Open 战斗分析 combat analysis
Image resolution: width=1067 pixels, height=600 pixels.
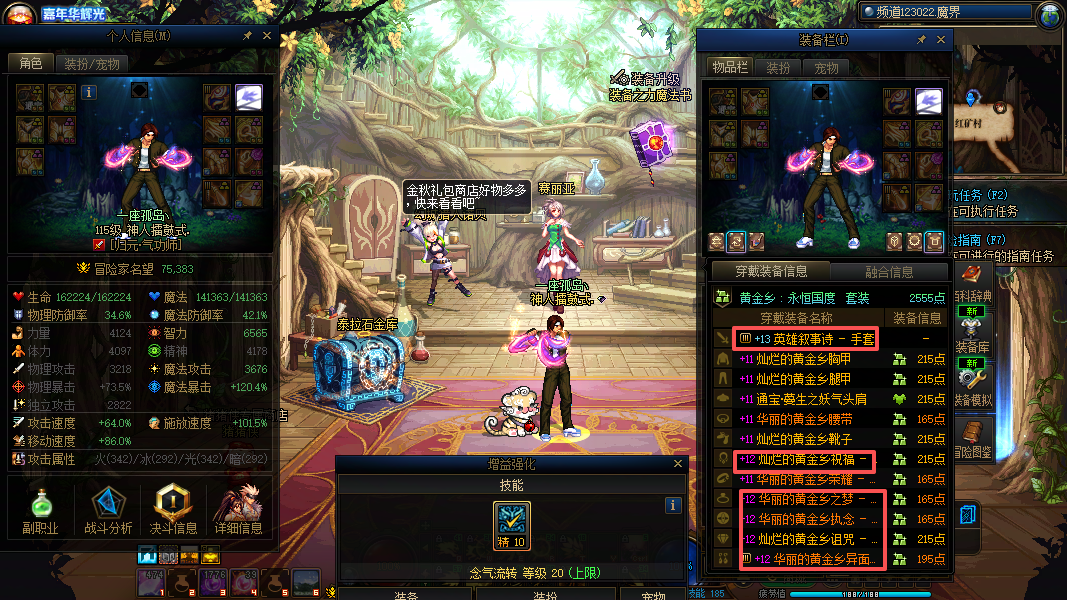click(107, 510)
